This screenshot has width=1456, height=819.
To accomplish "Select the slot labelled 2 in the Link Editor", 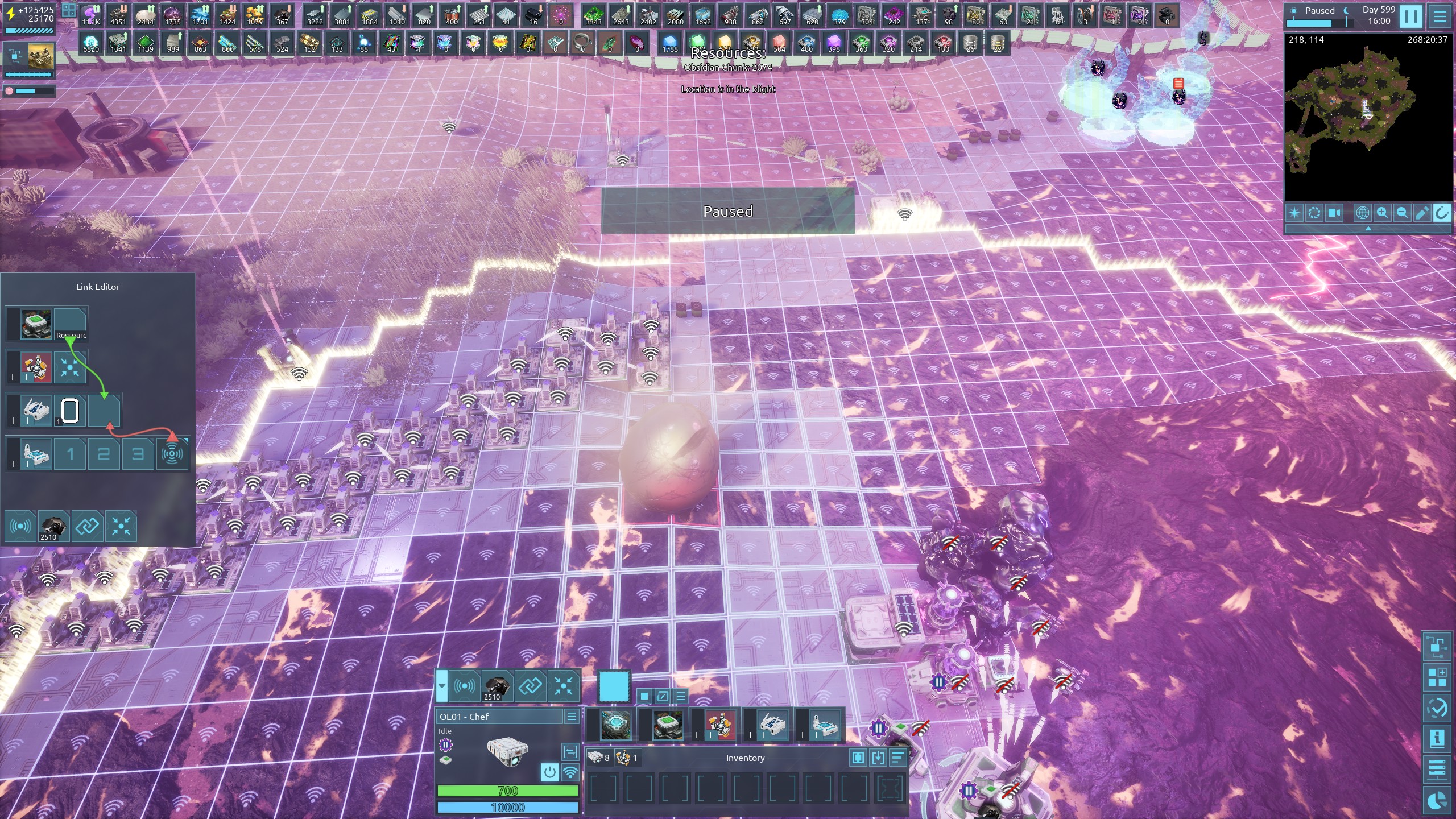I will pyautogui.click(x=104, y=454).
